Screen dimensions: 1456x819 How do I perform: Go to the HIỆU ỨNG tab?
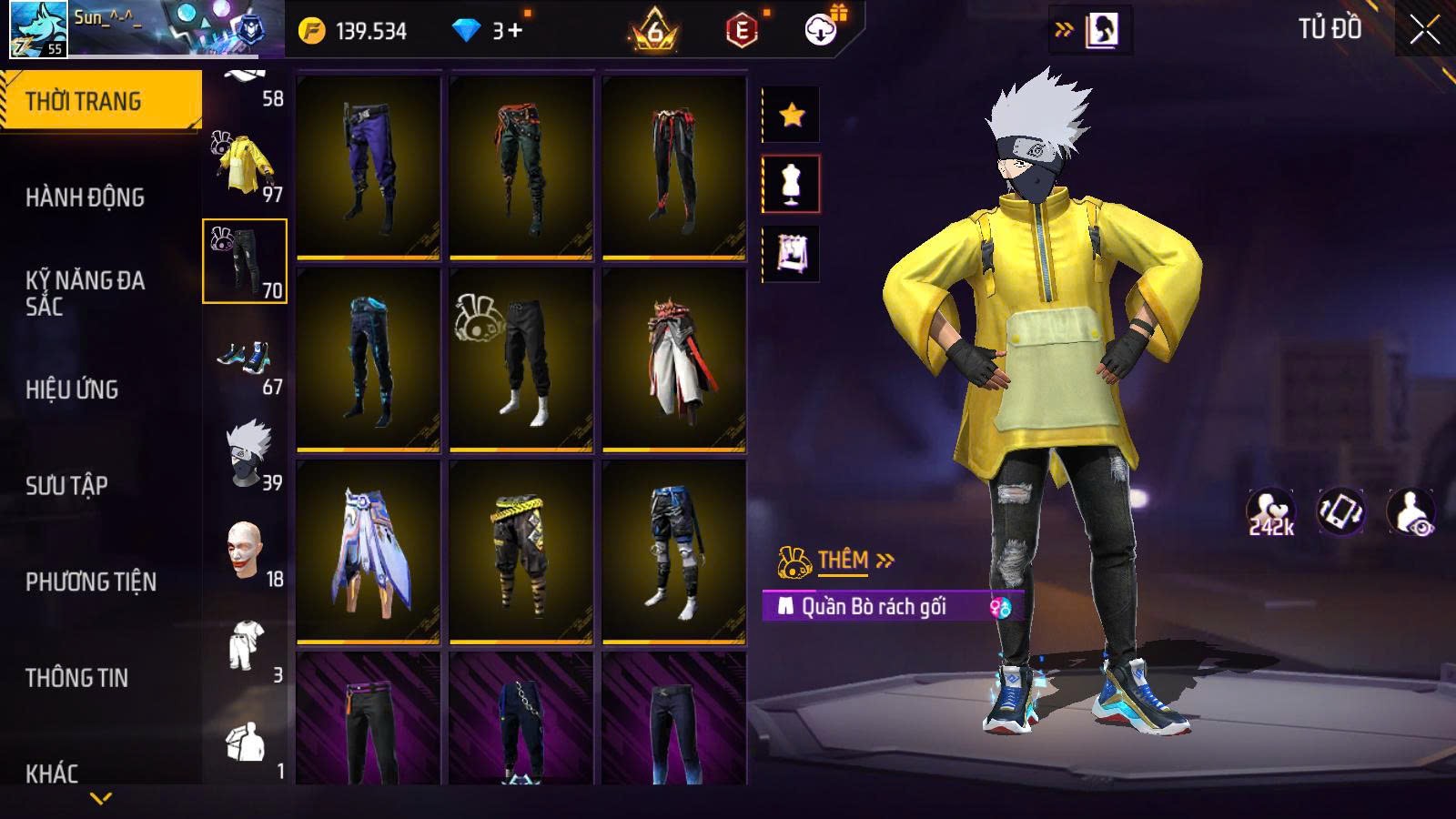coord(72,389)
